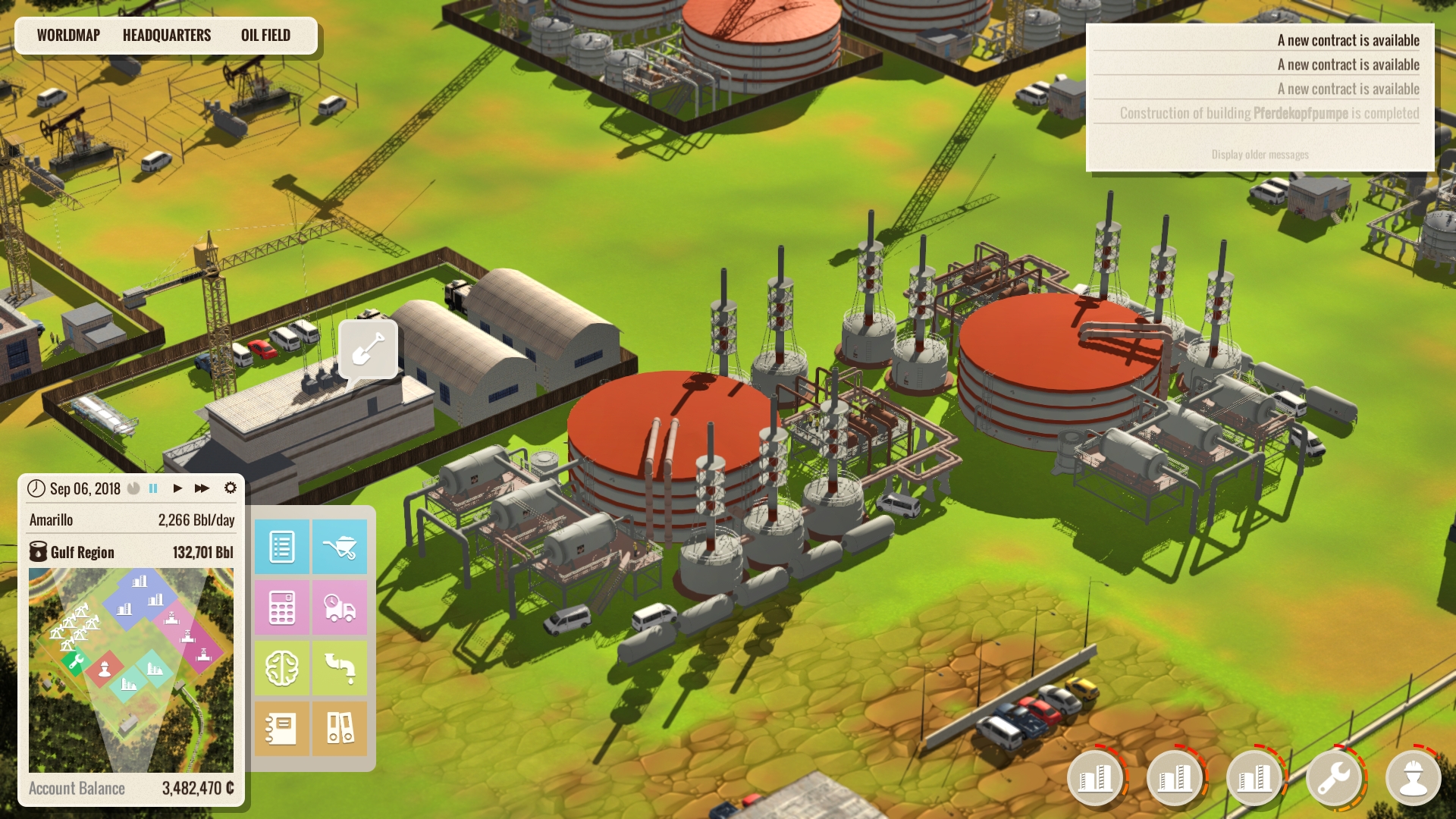1456x819 pixels.
Task: Pause the game simulation
Action: 153,488
